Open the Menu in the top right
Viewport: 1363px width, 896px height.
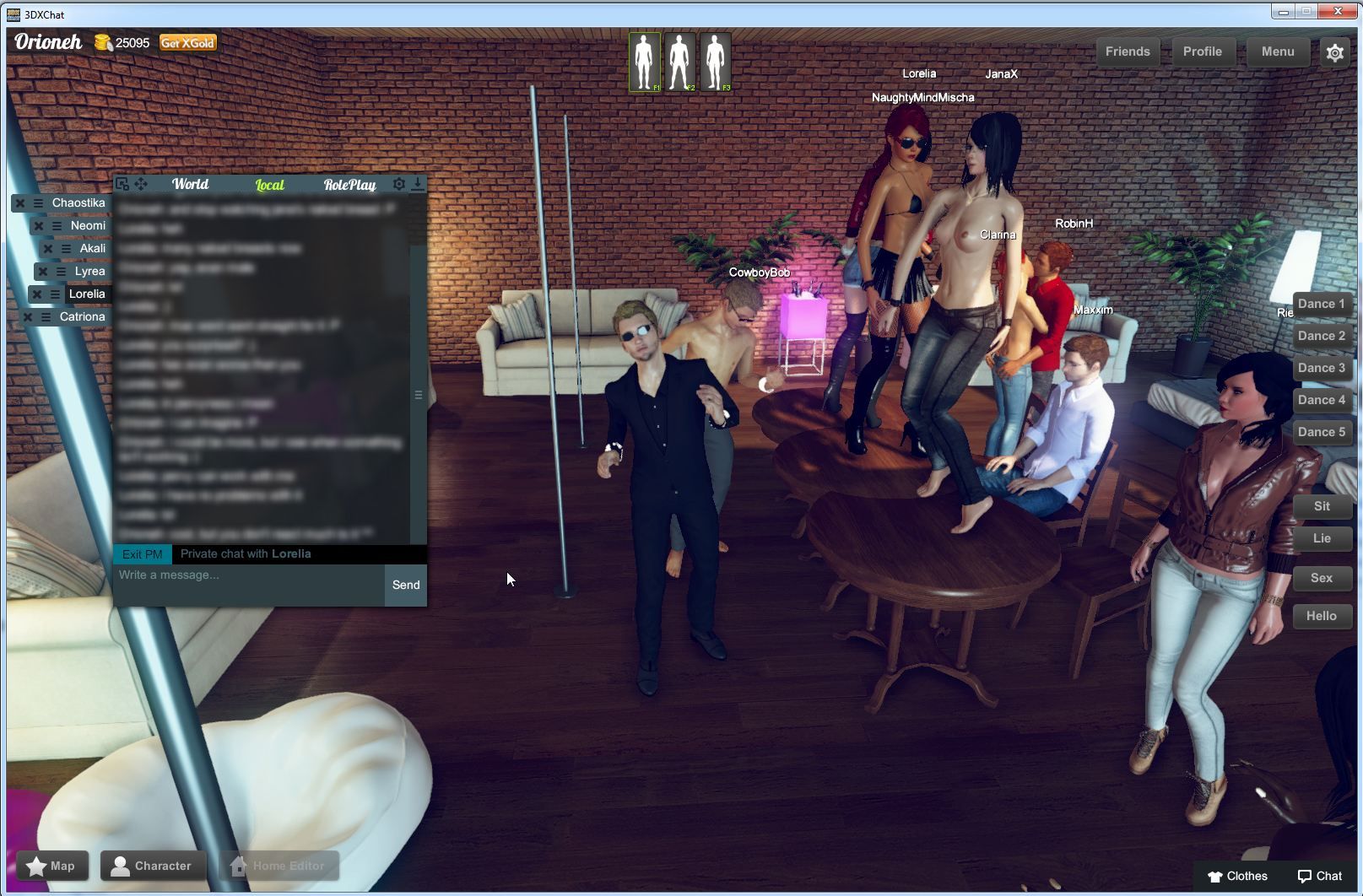(1277, 51)
